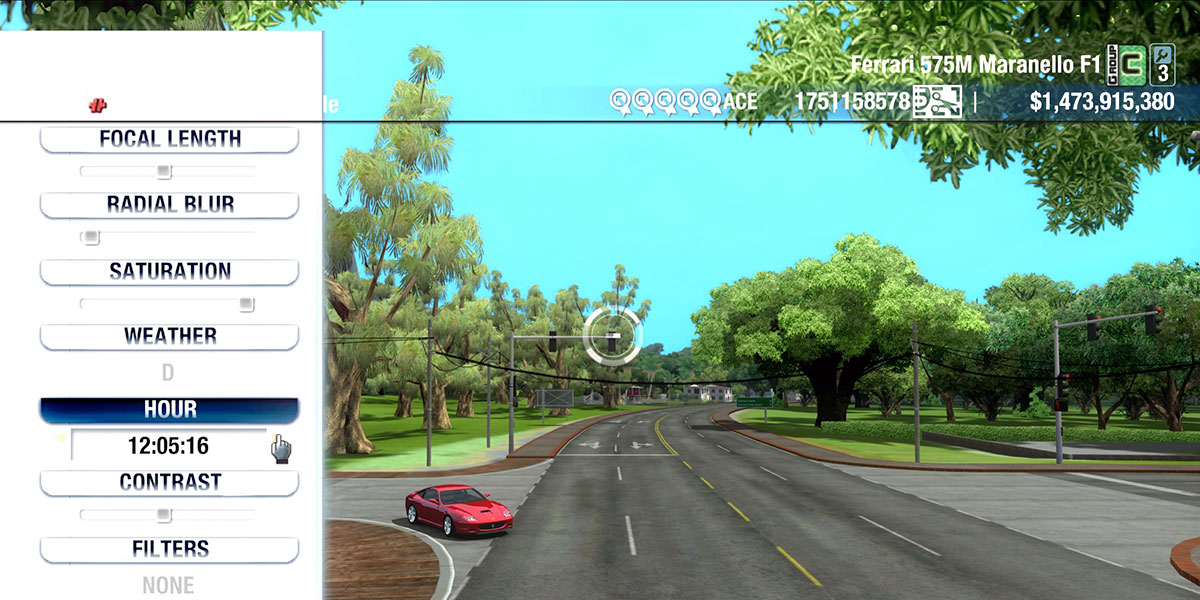Click the Contrast slider handle
This screenshot has width=1200, height=600.
[163, 515]
